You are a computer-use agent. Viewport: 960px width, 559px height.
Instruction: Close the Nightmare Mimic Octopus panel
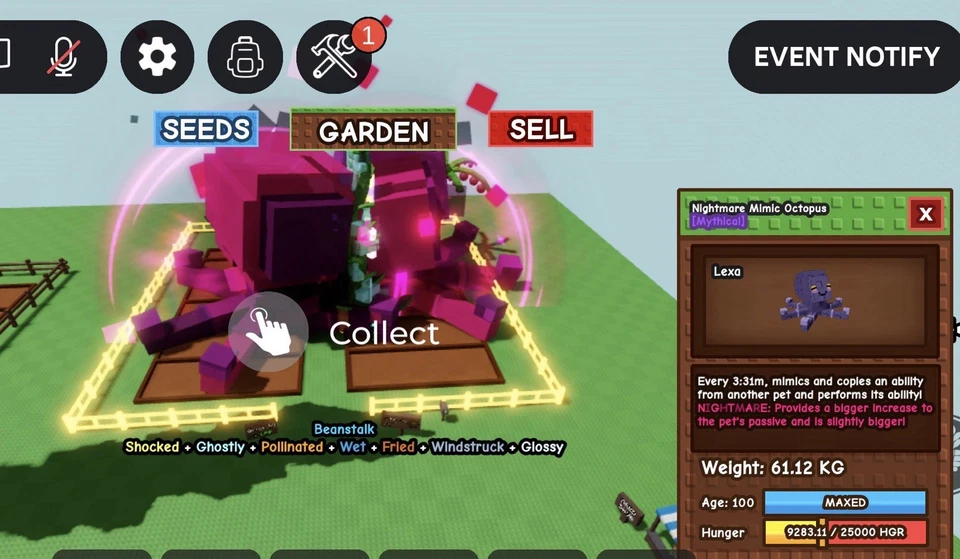pos(925,214)
